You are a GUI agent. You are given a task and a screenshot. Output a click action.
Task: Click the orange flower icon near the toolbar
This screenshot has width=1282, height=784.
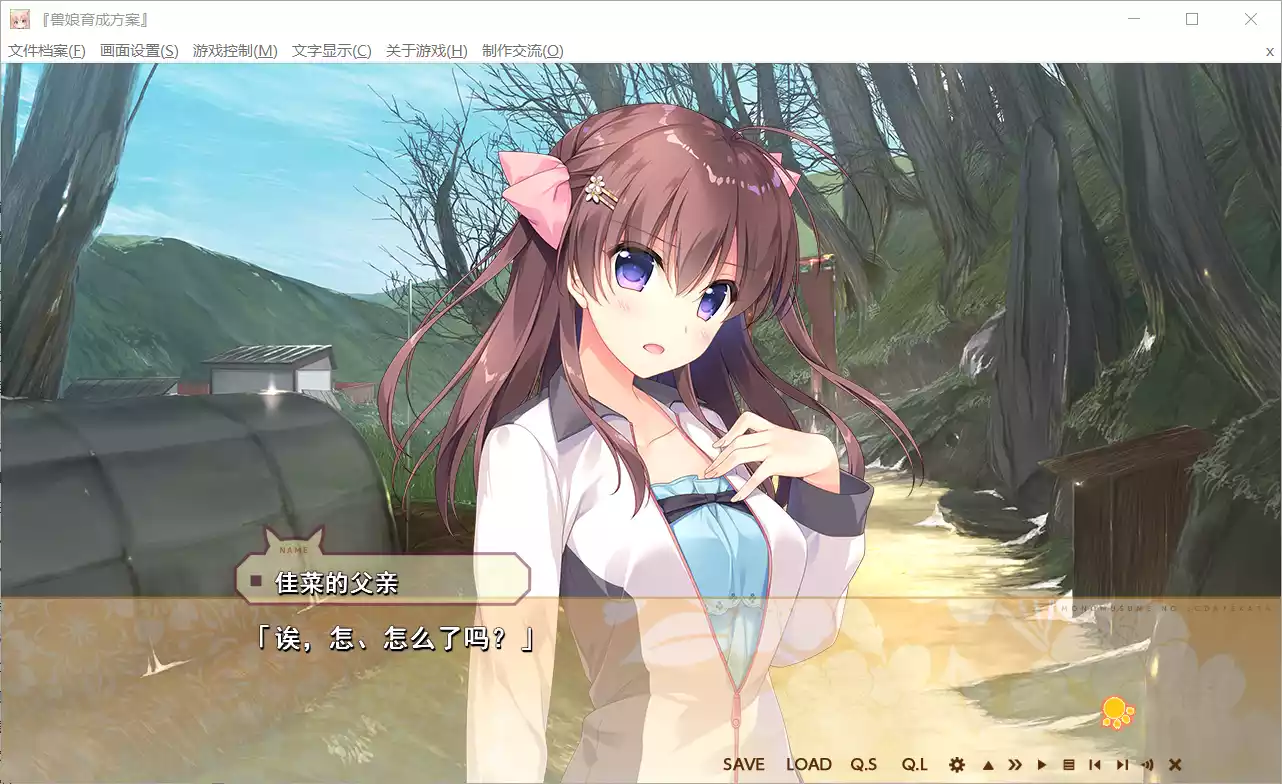pos(1119,710)
